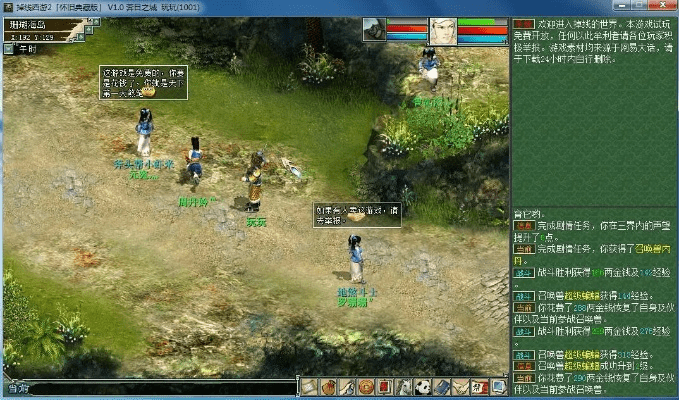Viewport: 679px width, 400px height.
Task: Click the player character portrait
Action: 443,30
